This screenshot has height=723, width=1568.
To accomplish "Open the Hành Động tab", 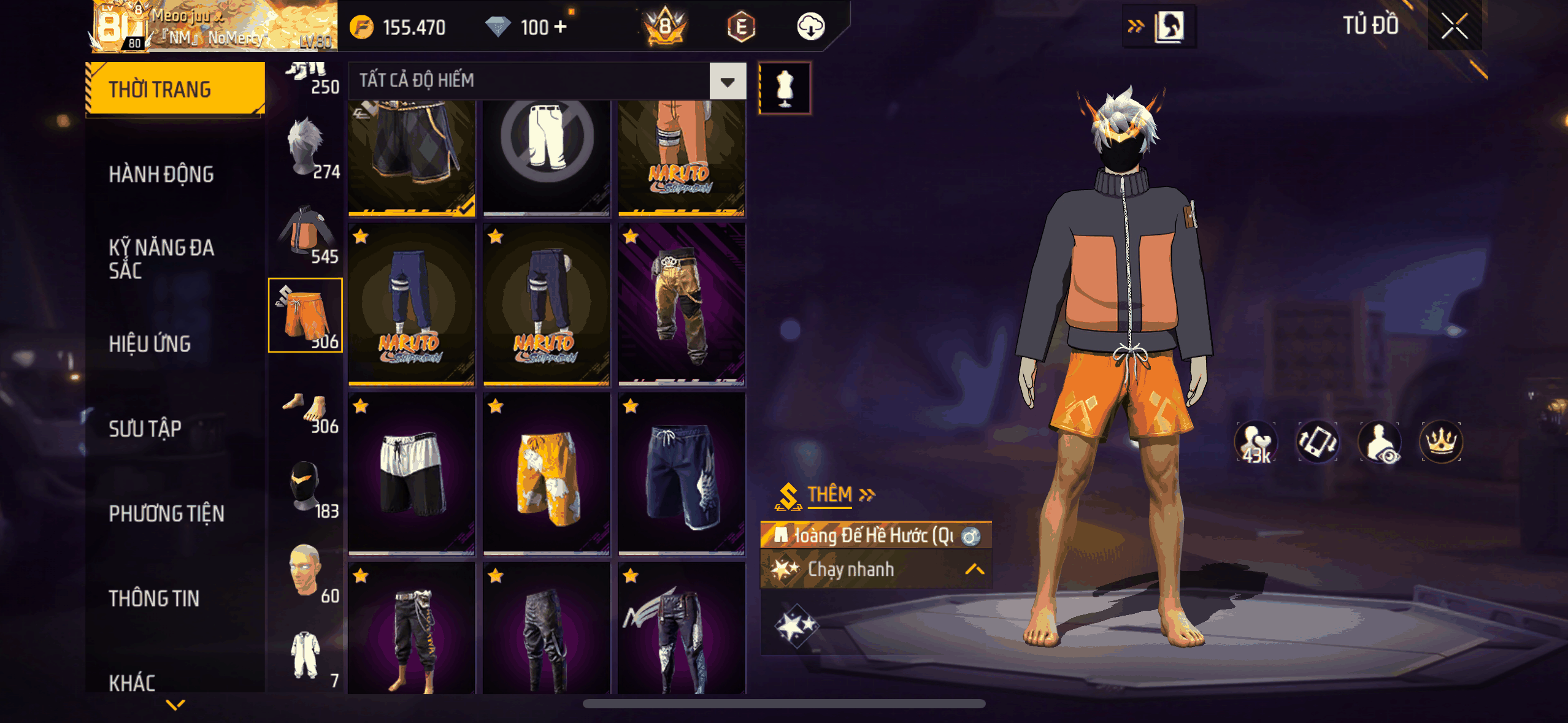I will point(161,175).
